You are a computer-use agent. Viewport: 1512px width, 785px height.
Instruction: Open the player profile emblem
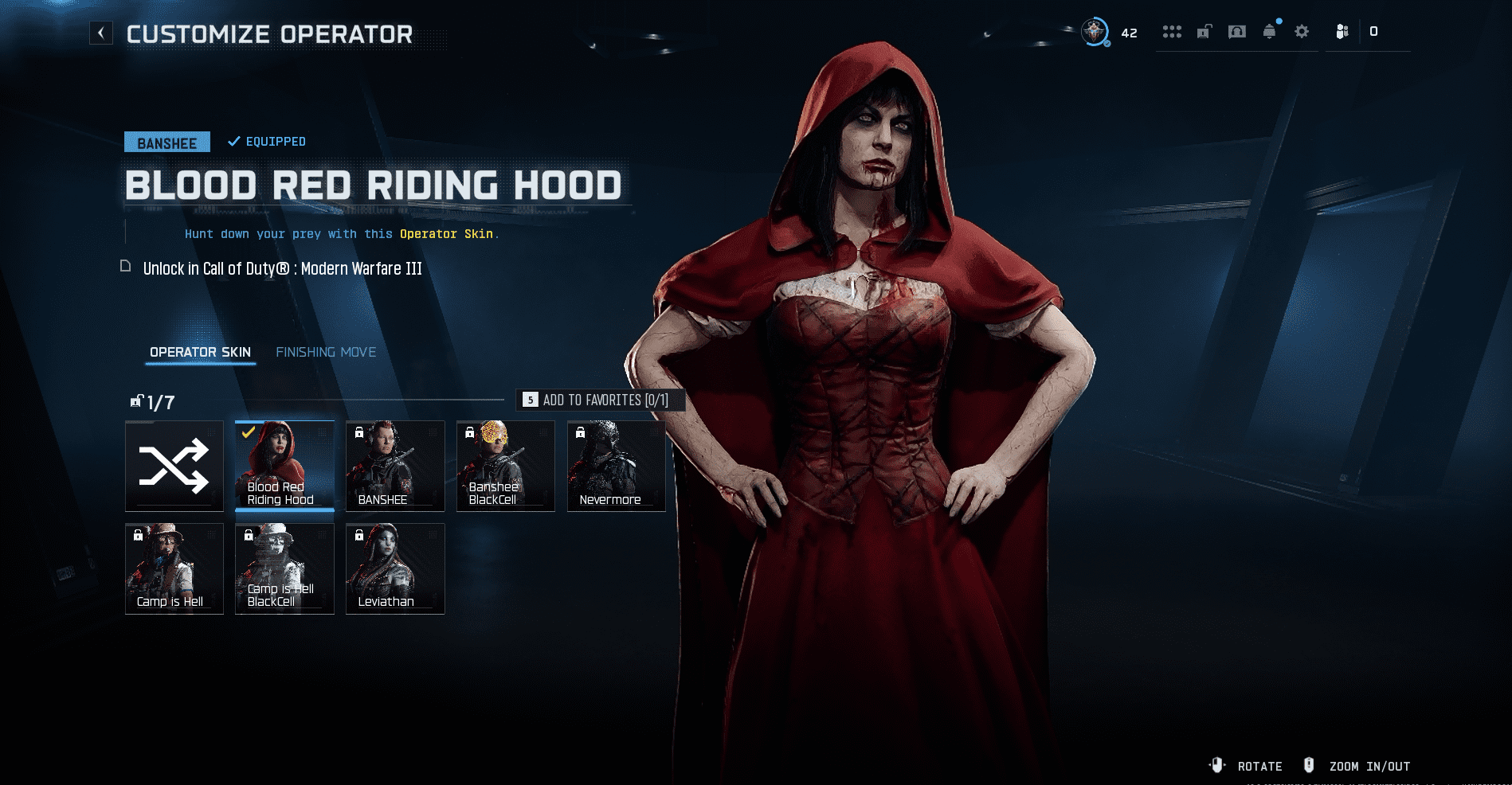(x=1095, y=32)
